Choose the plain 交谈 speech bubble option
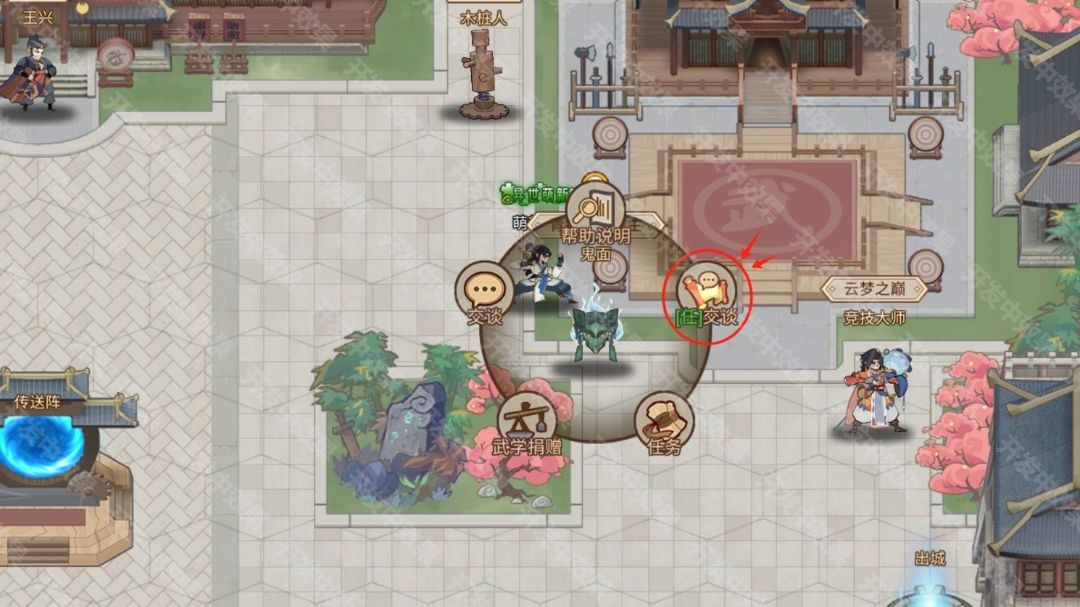 485,292
